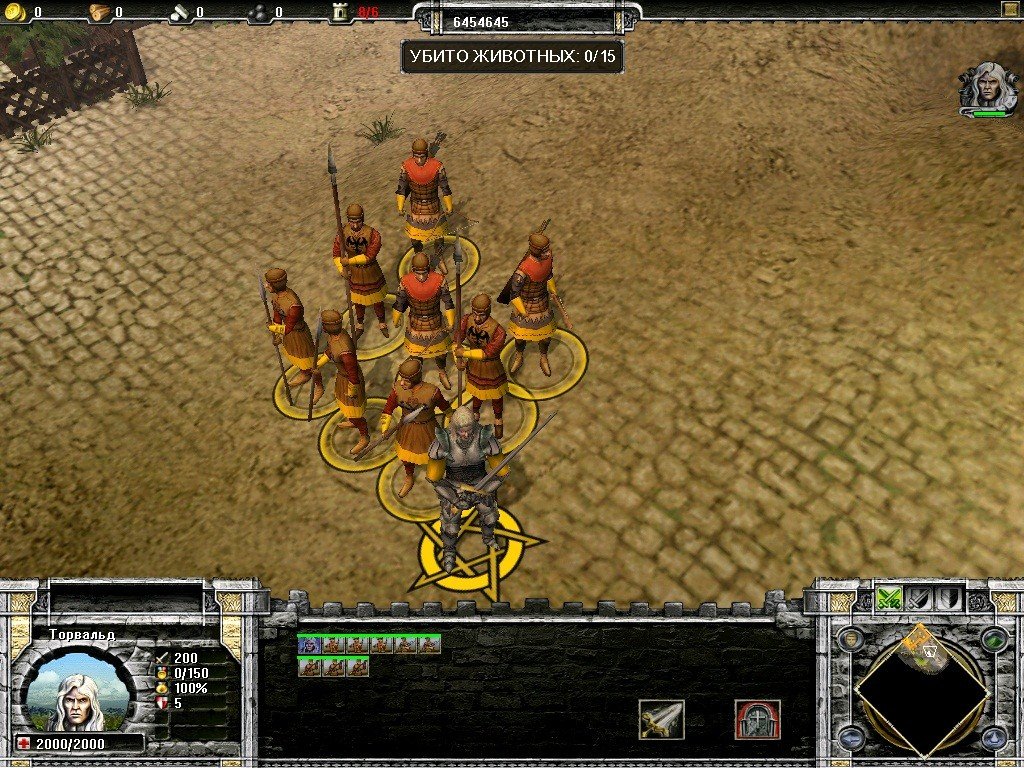This screenshot has height=768, width=1024.
Task: Click the animals killed objective tracker
Action: (512, 56)
